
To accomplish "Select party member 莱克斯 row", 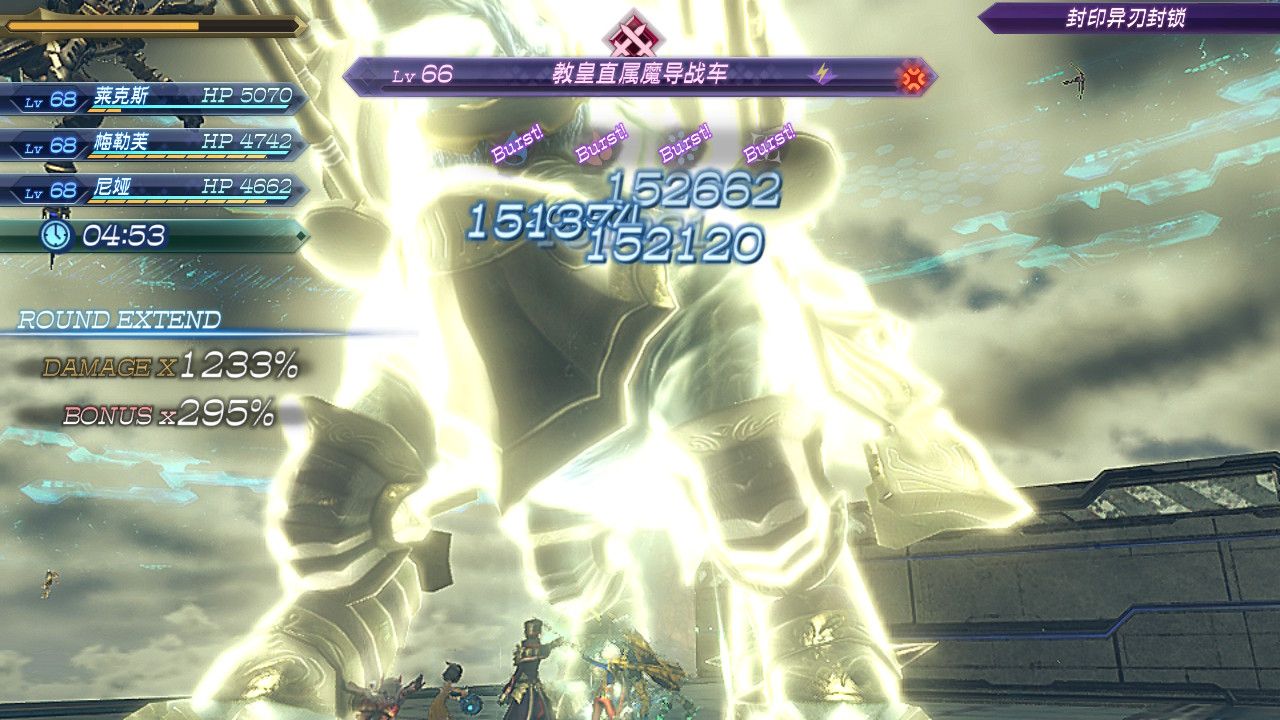I will [x=152, y=98].
